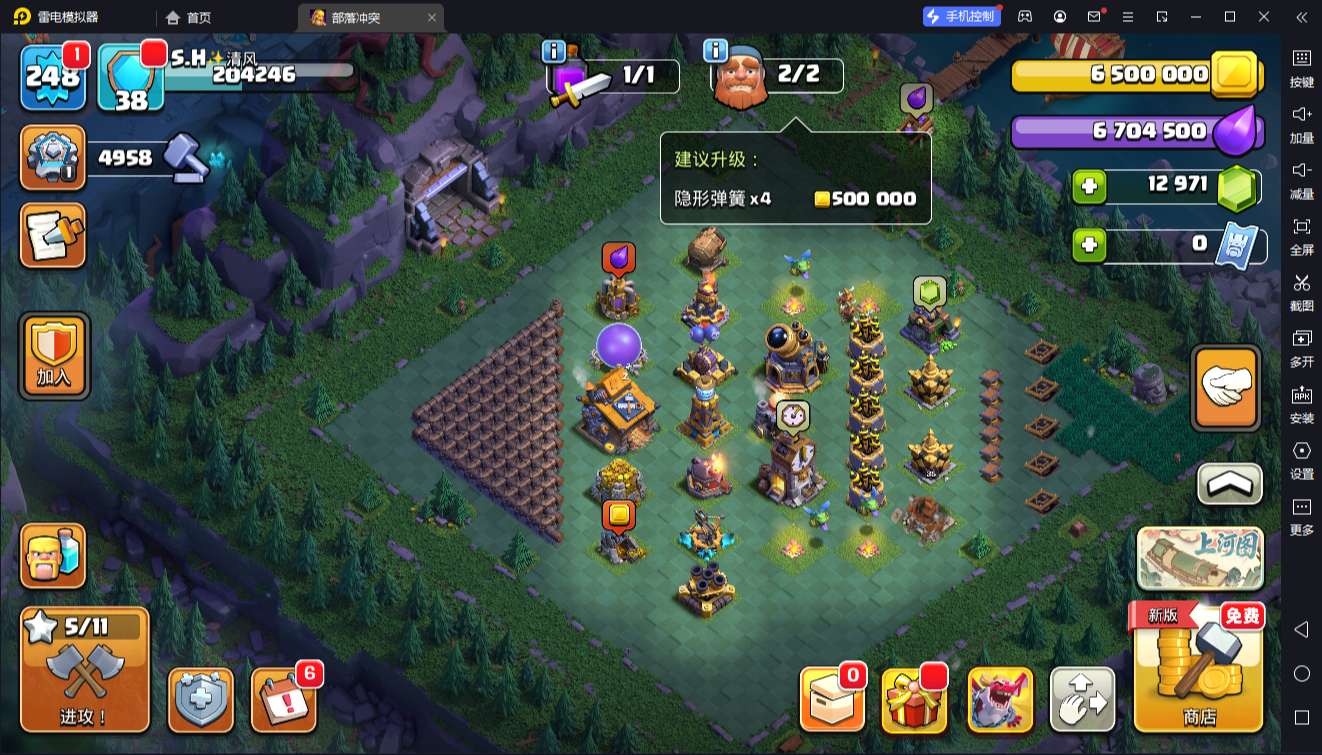
Task: Open the 上河图 scenery thumbnail
Action: pyautogui.click(x=1200, y=557)
